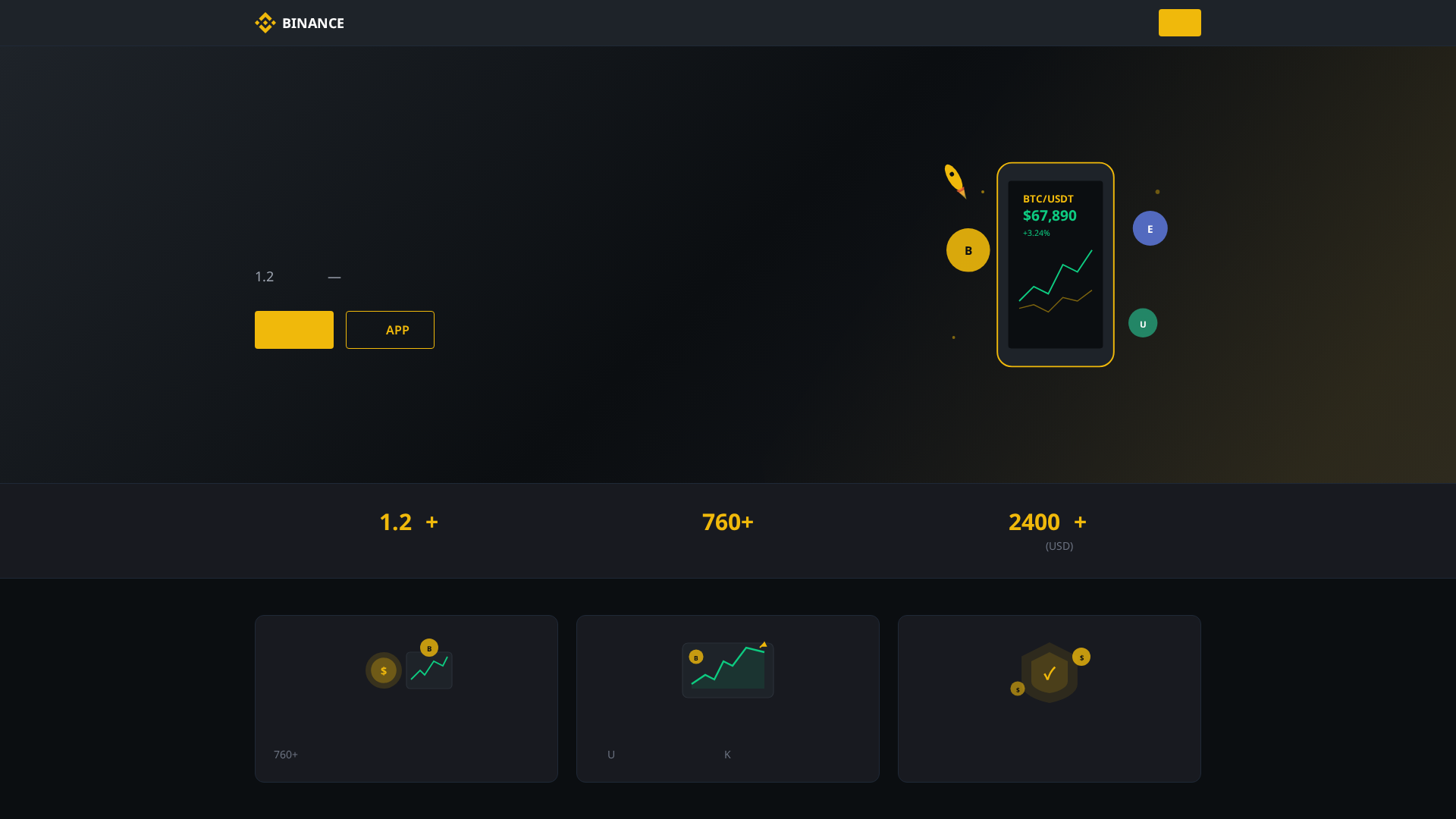1456x819 pixels.
Task: Expand the 2400+ (USD) statistic
Action: tap(1046, 522)
